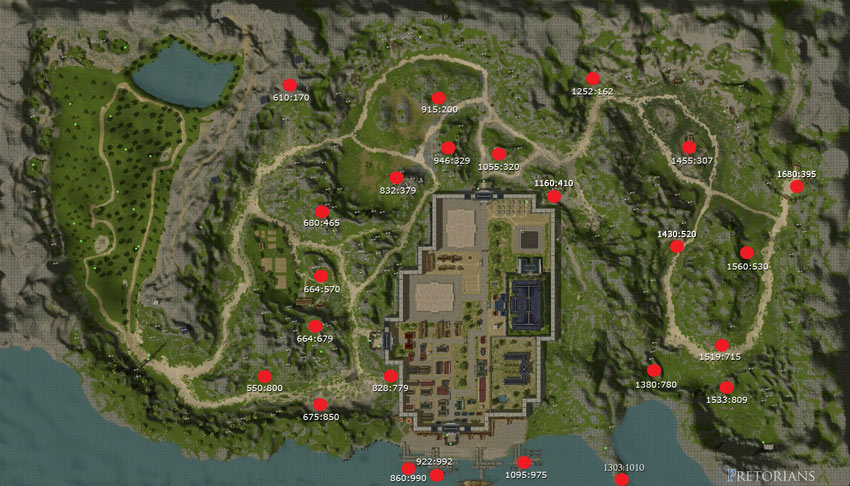Pick the red dot labeled 828:779
Image resolution: width=850 pixels, height=486 pixels.
coord(390,376)
